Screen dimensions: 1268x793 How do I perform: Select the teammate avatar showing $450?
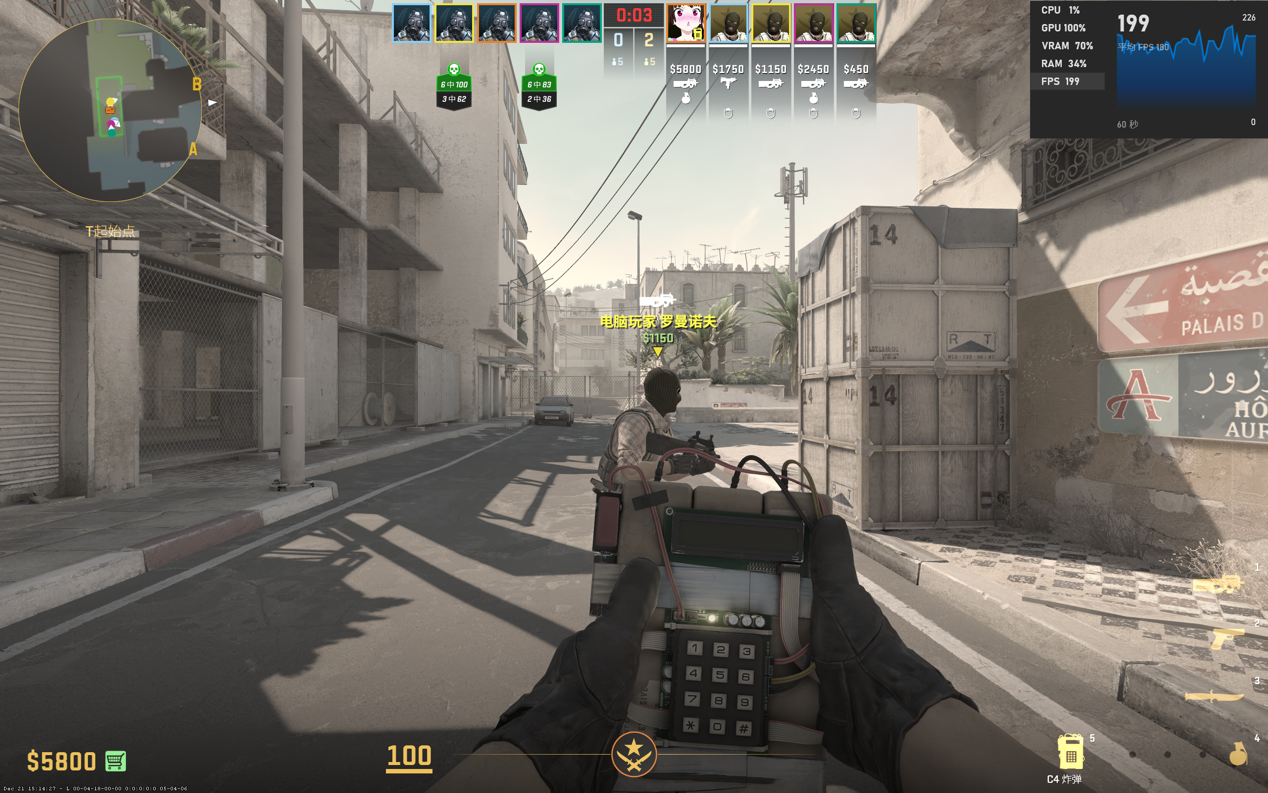tap(856, 24)
